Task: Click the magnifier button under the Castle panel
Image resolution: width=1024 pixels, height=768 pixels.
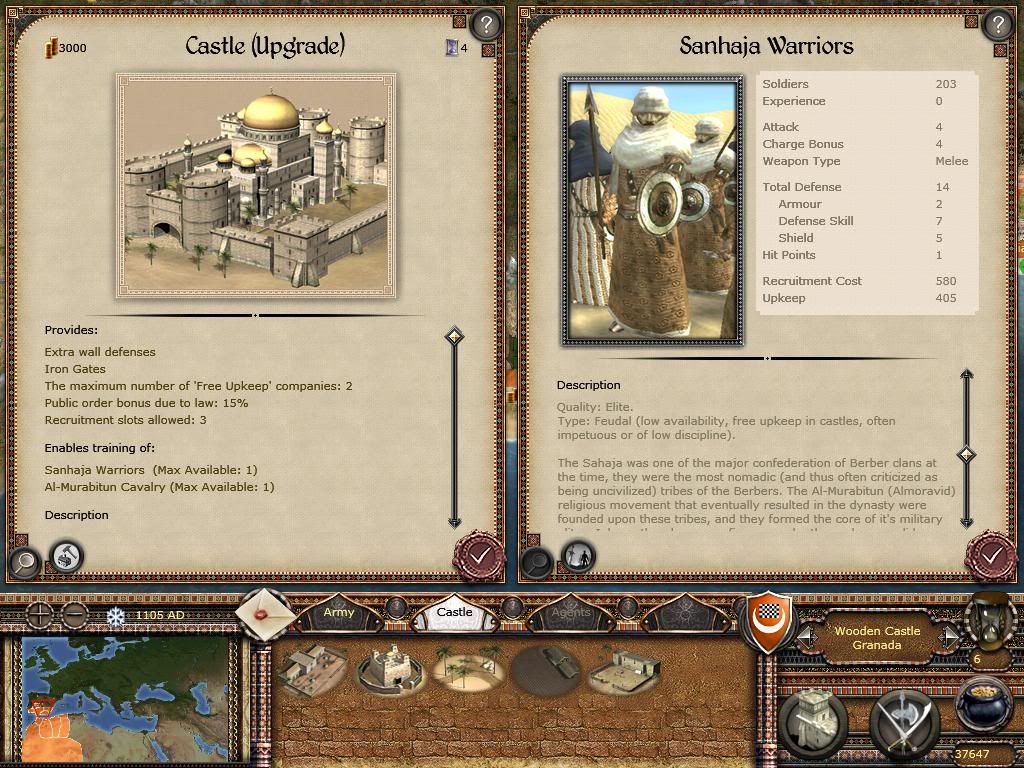Action: click(24, 561)
